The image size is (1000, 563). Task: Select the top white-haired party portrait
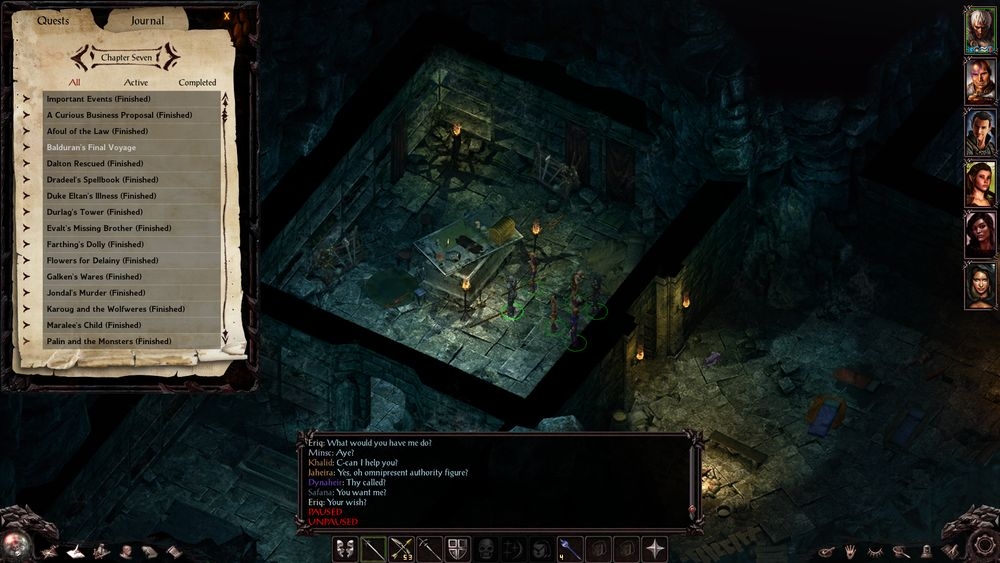pos(979,30)
